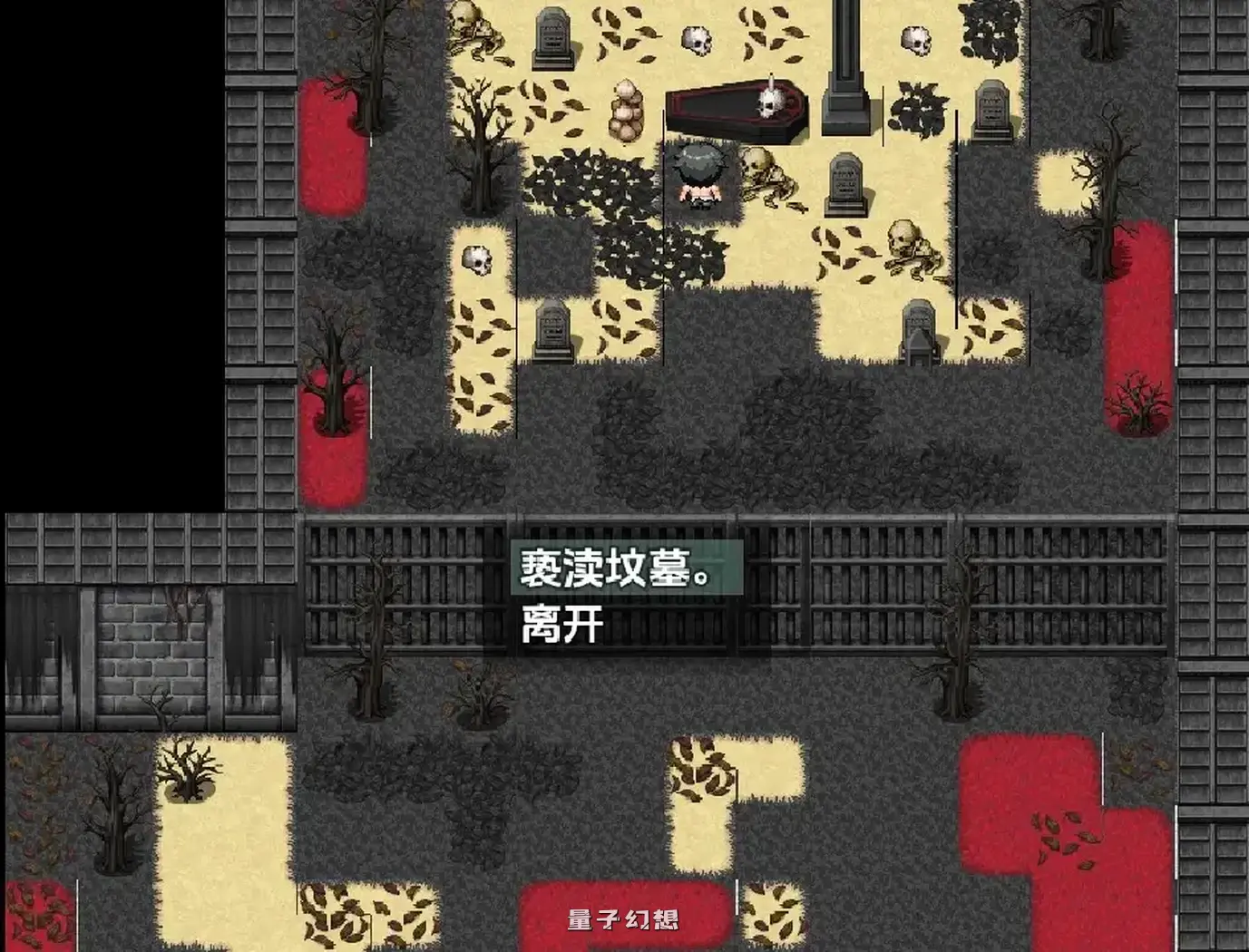1249x952 pixels.
Task: Click the player character sprite
Action: [697, 177]
